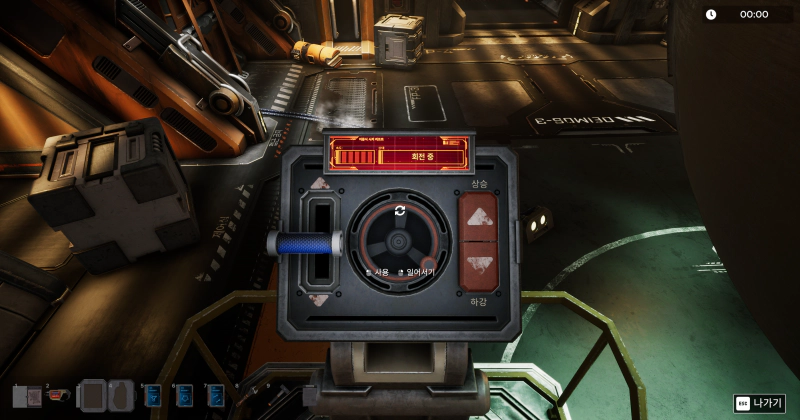Select the paper item in hotbar slot 1
Viewport: 800px width, 420px height.
tap(28, 396)
